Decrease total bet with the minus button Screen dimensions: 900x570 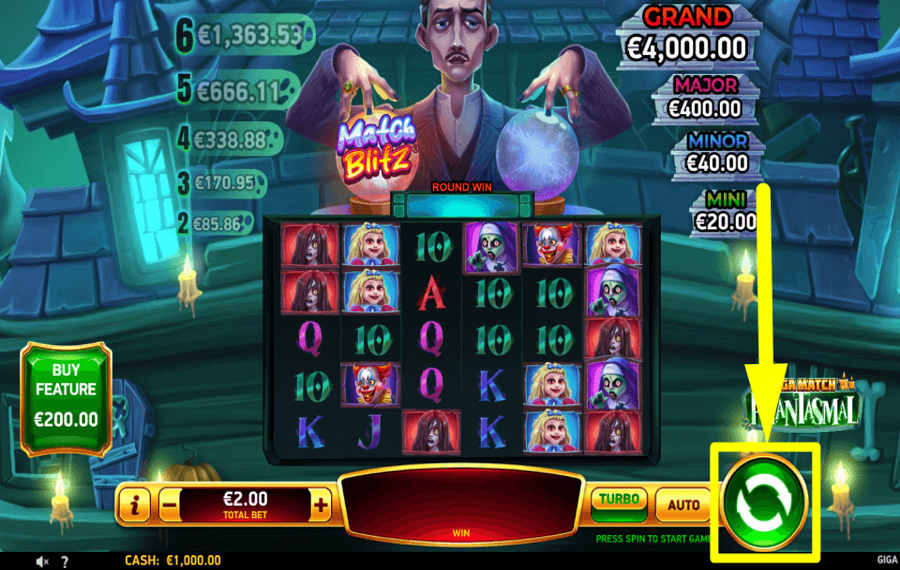click(x=170, y=506)
